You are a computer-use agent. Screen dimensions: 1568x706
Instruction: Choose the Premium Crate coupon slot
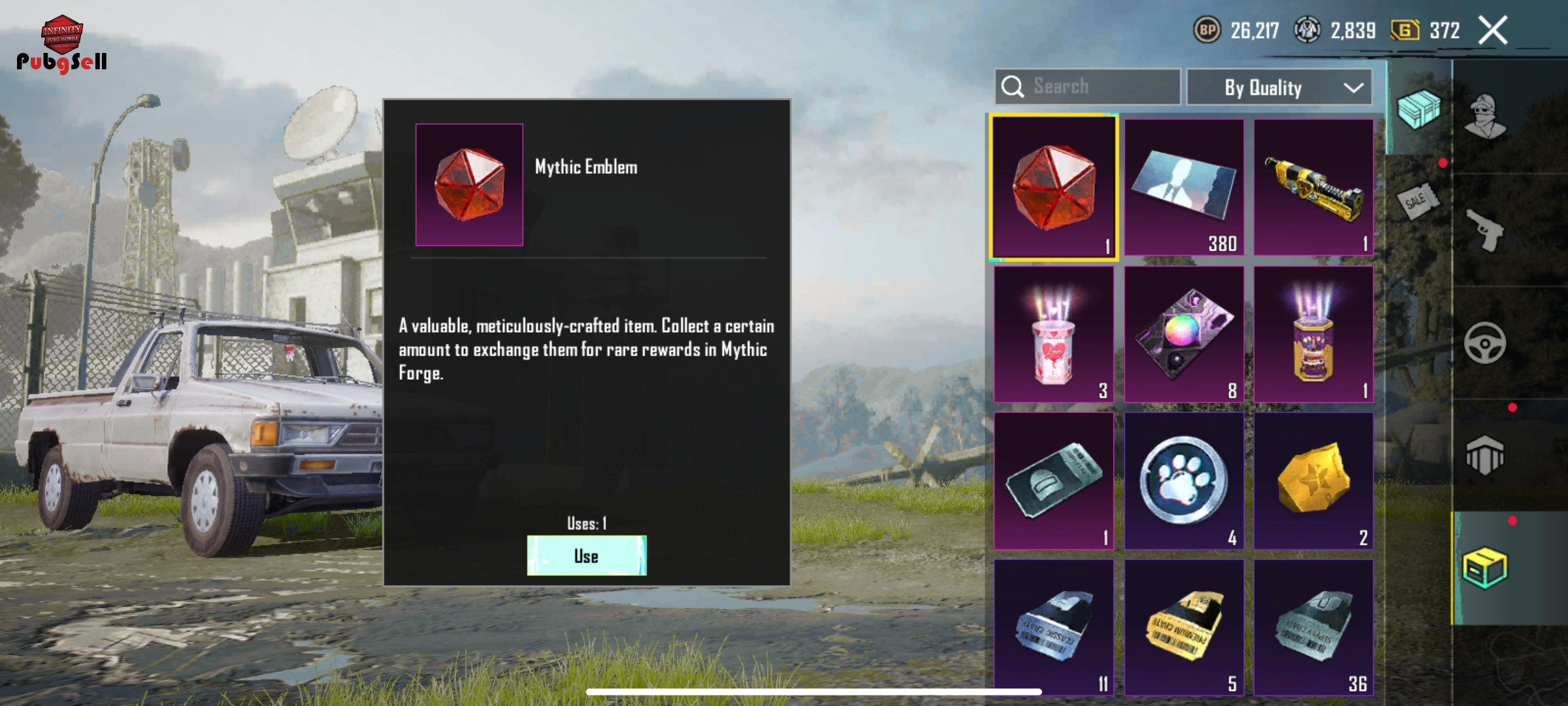point(1184,628)
